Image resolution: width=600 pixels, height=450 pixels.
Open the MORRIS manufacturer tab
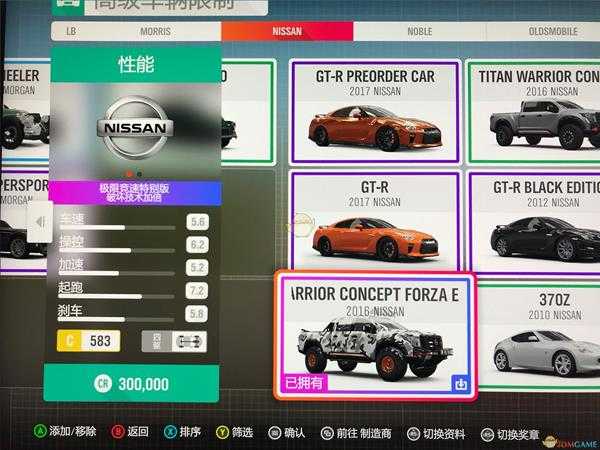click(x=155, y=31)
